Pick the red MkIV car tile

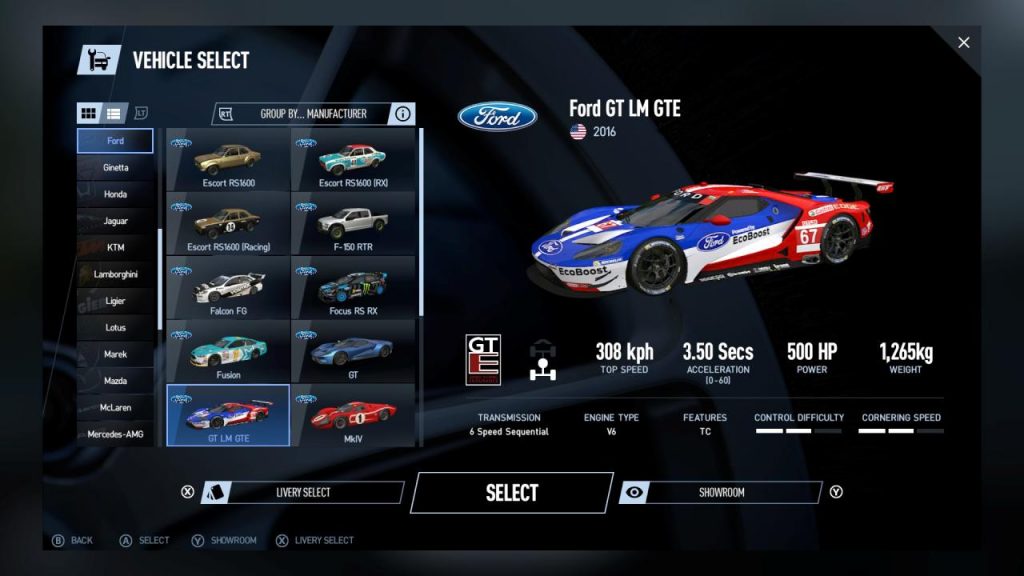(x=352, y=415)
